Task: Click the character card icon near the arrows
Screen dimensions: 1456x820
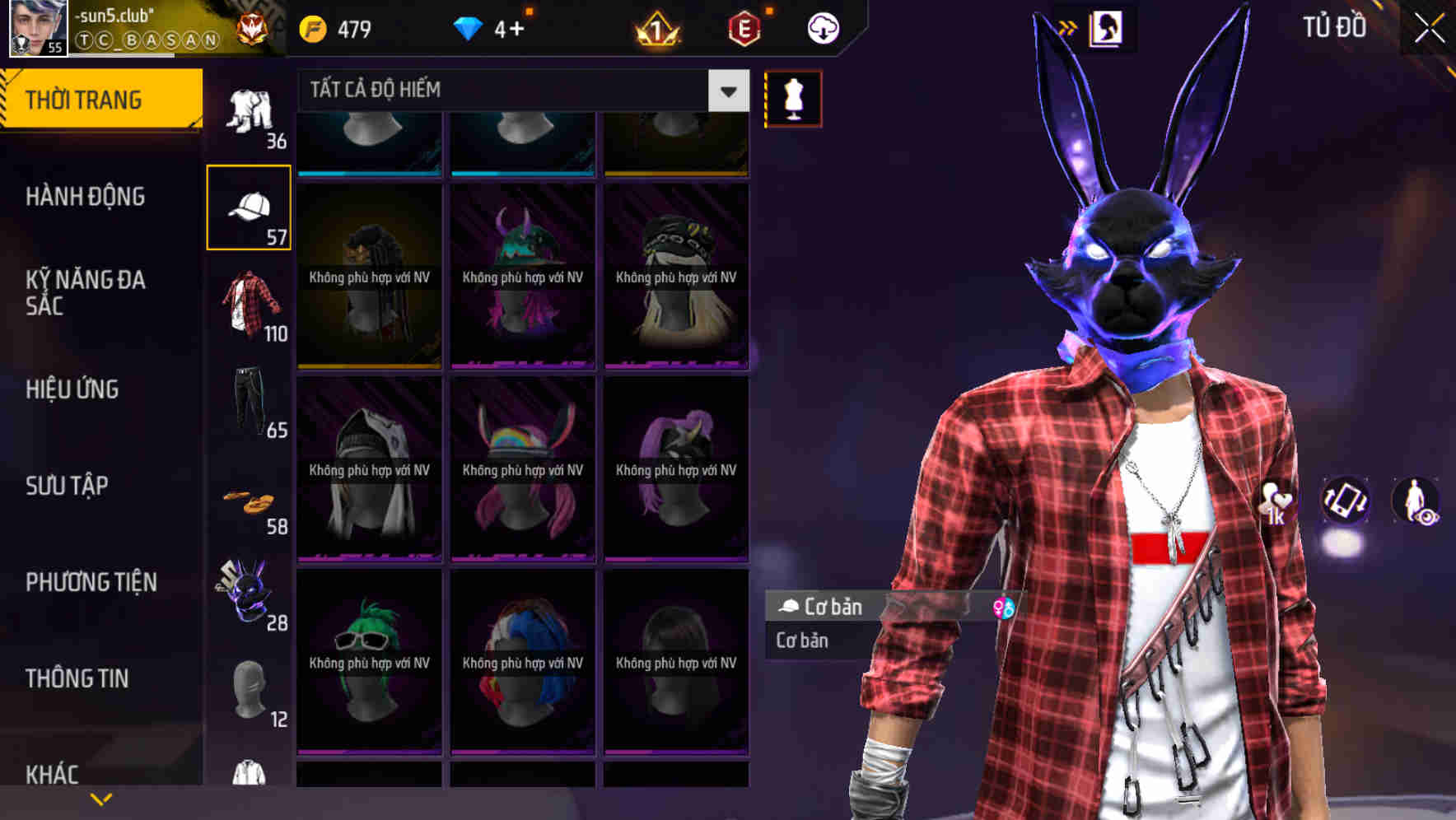Action: tap(1107, 27)
